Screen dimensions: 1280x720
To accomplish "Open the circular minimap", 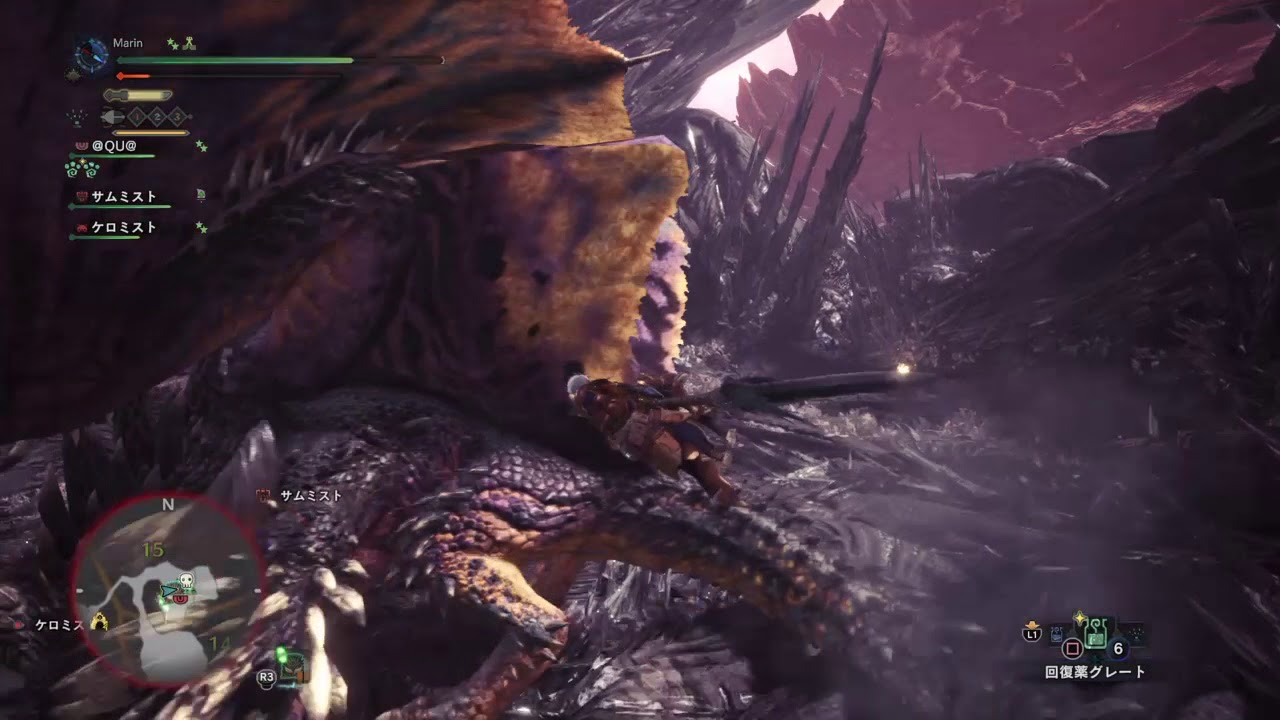I will click(x=167, y=590).
